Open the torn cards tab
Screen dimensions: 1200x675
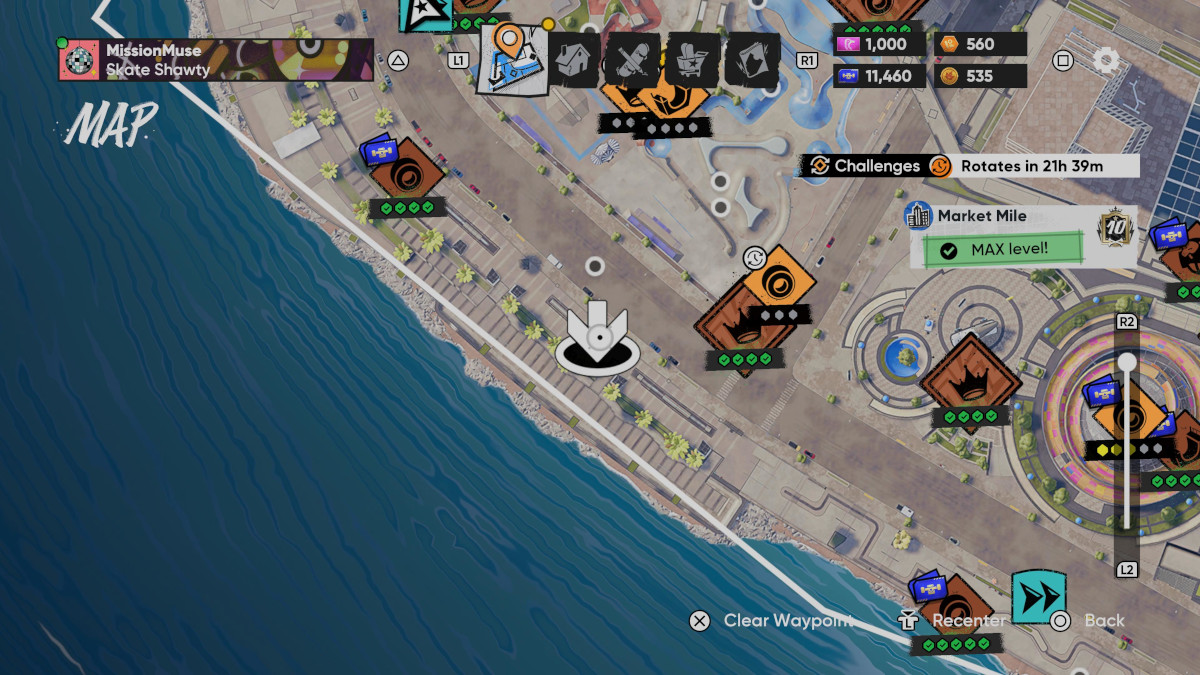point(752,59)
